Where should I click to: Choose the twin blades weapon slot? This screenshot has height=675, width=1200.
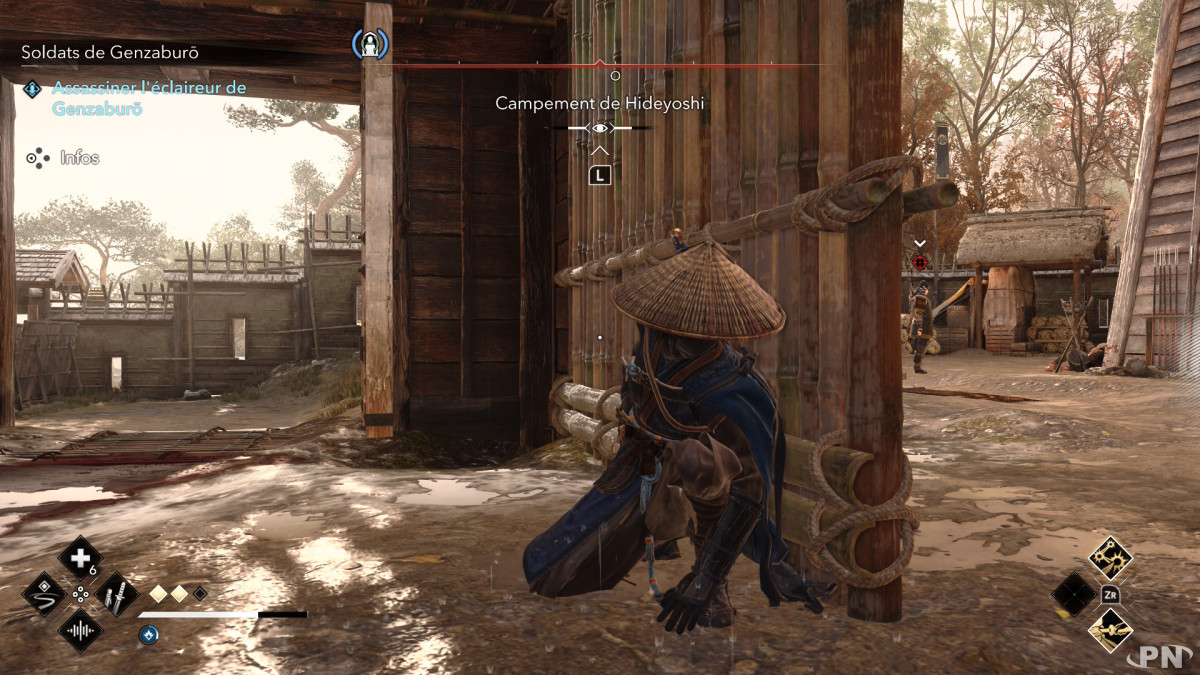[x=116, y=595]
